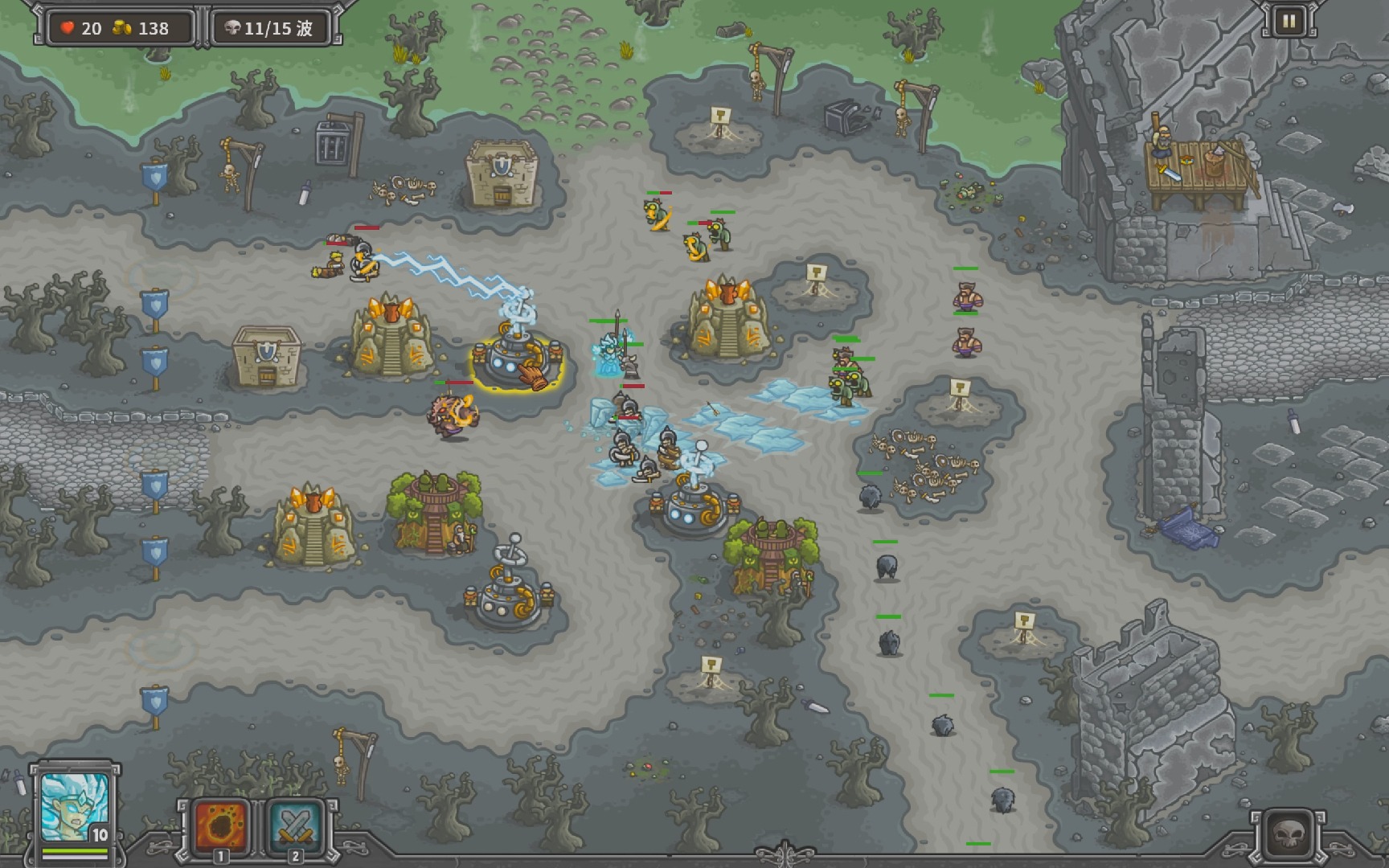Pause the game
Screen dimensions: 1389x868
point(1288,22)
